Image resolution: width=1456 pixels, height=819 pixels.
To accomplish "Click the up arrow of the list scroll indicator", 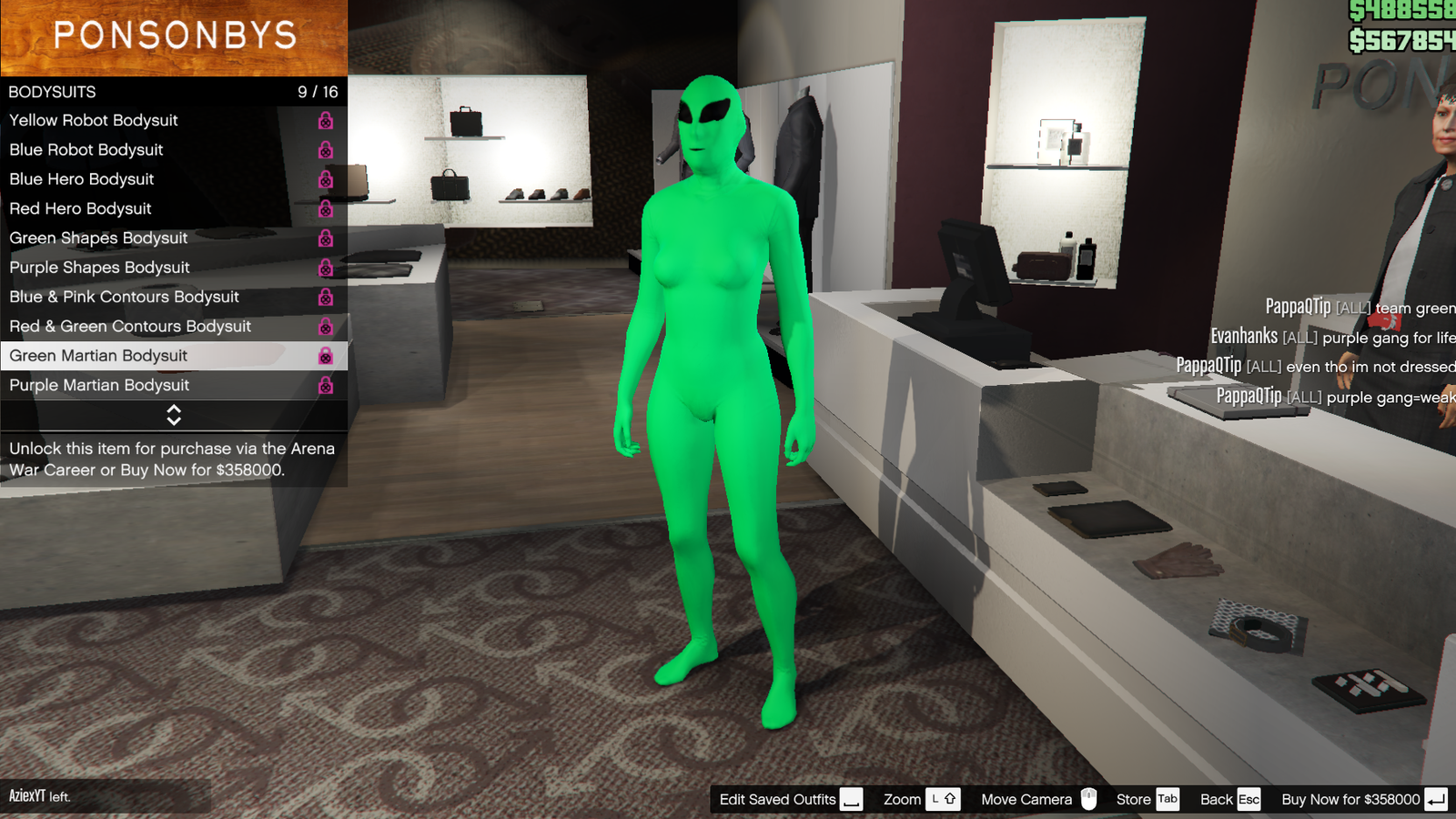I will [175, 410].
